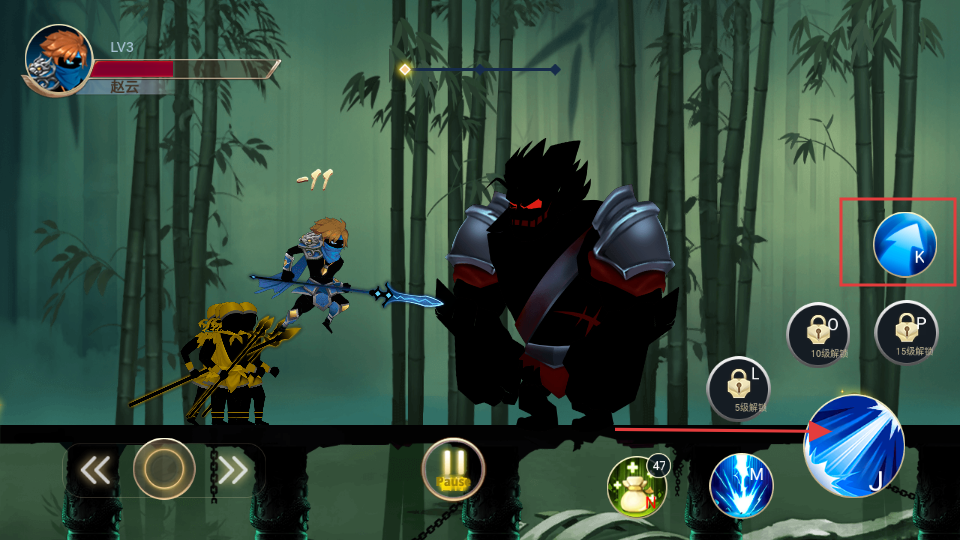
Task: Use the blue arrow jump skill K
Action: 904,244
